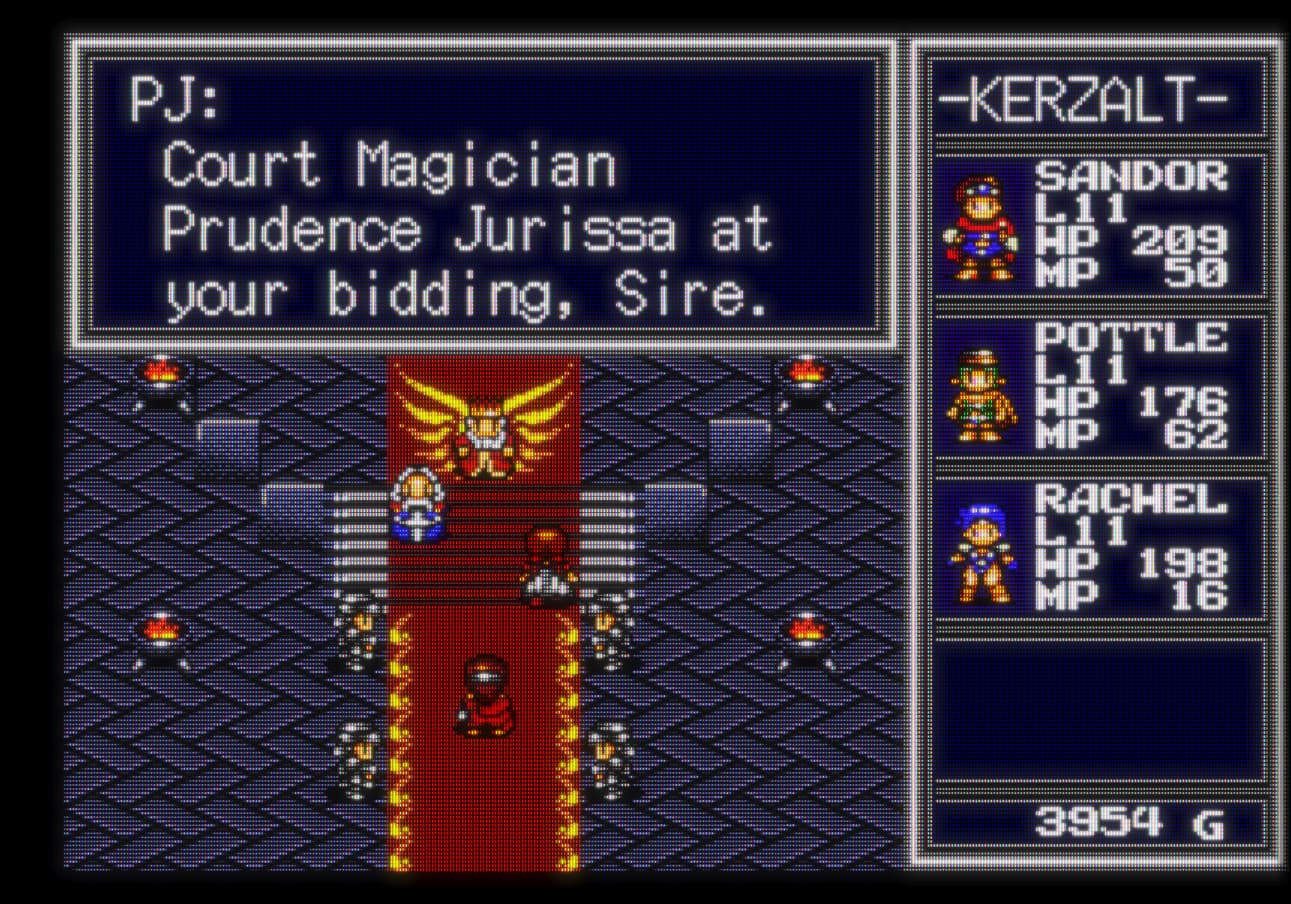Select Sandor's party status panel
The width and height of the screenshot is (1291, 904).
point(1098,225)
